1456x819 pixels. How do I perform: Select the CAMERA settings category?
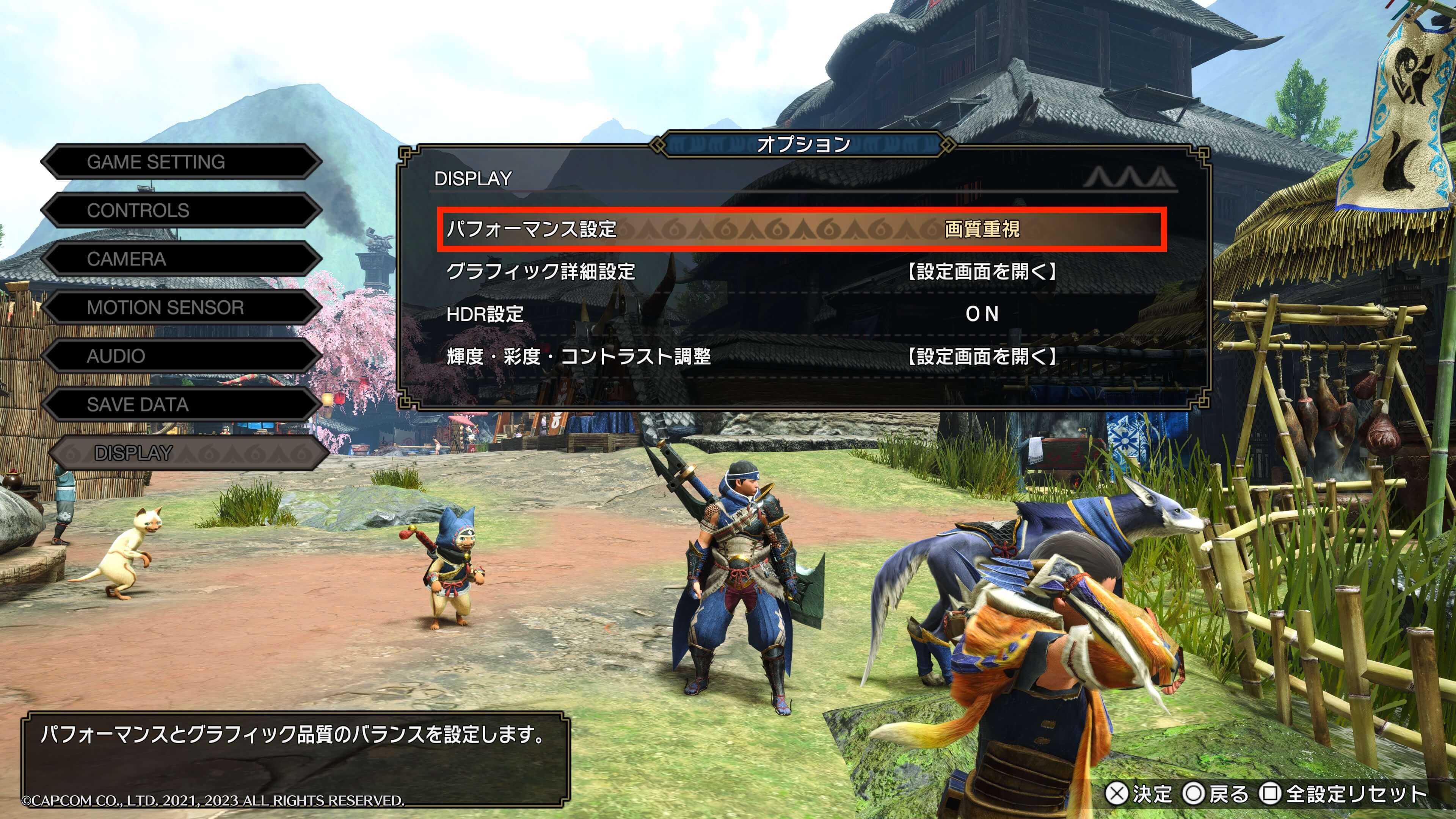[x=181, y=259]
